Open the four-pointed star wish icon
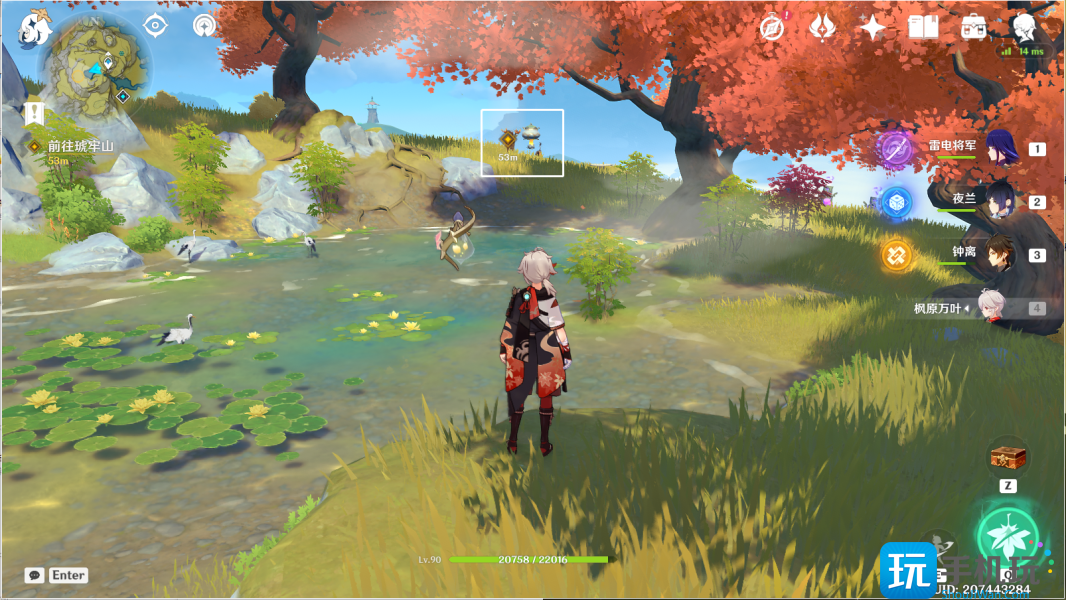 pyautogui.click(x=873, y=28)
